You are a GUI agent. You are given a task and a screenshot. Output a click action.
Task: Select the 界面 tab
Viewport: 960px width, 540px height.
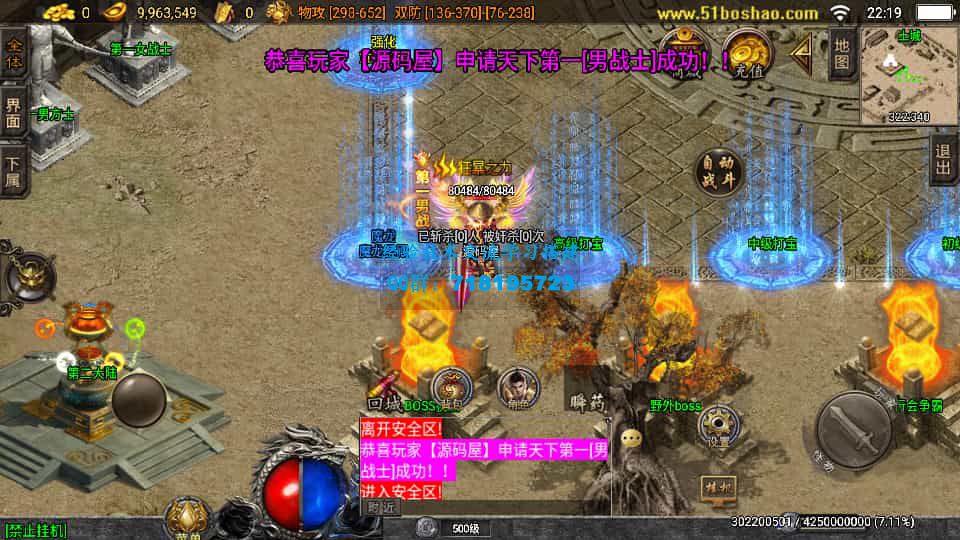pyautogui.click(x=14, y=113)
